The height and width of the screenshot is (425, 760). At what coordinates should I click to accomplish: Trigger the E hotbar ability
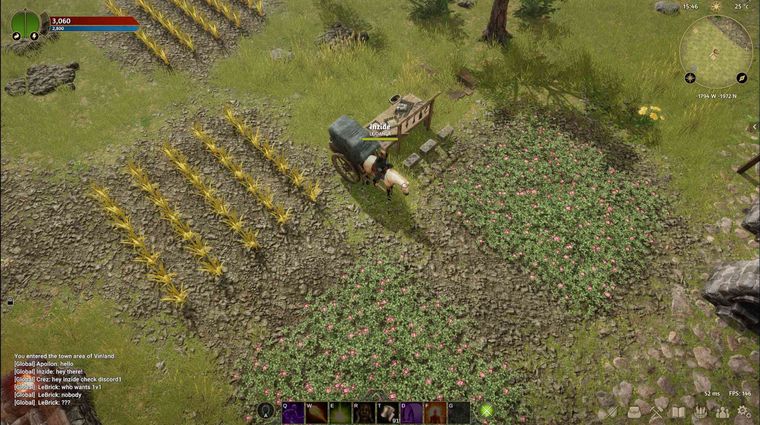coord(341,412)
